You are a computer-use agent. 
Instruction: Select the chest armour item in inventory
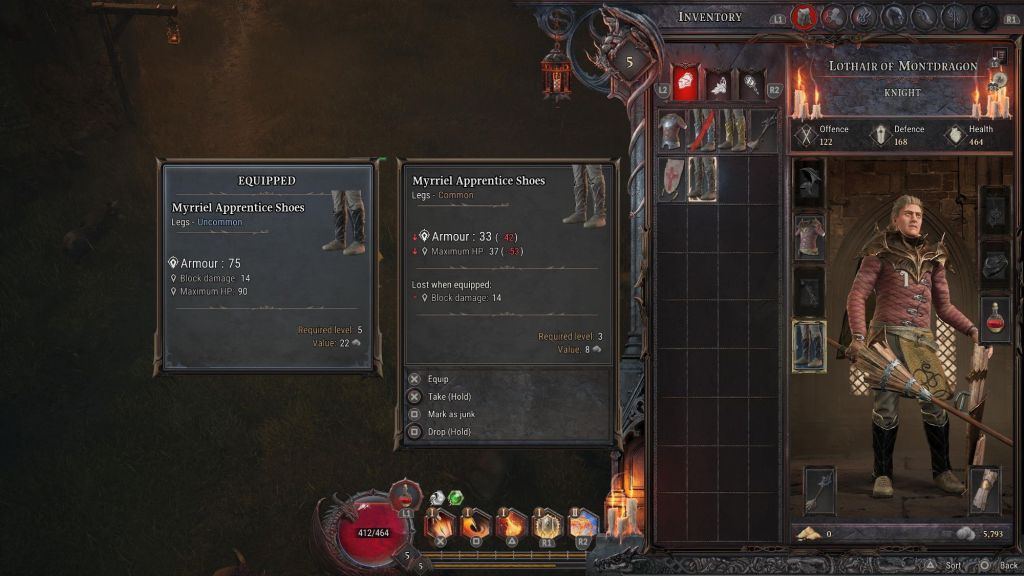point(672,131)
